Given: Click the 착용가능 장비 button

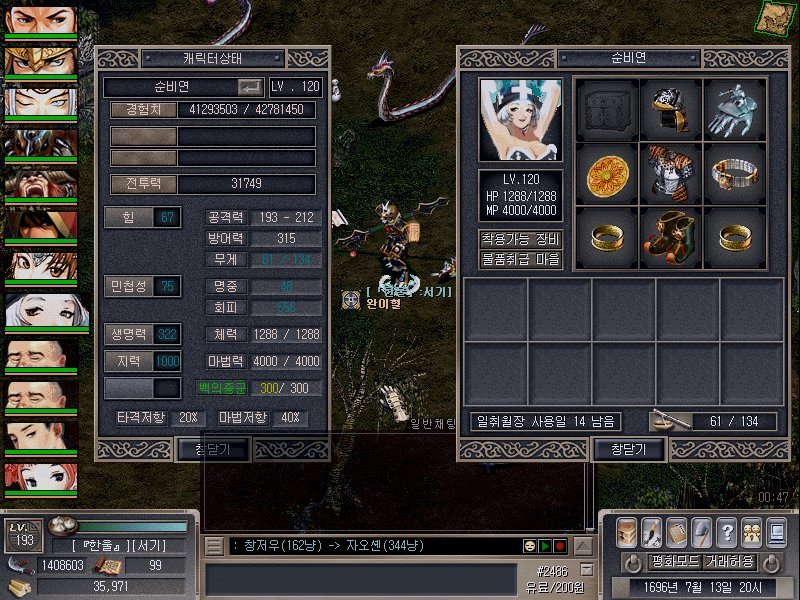Looking at the screenshot, I should [x=520, y=239].
